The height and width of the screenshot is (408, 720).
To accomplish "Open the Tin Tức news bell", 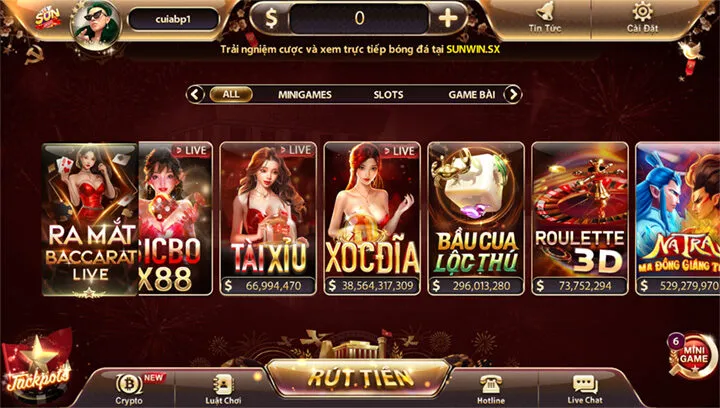I will [x=543, y=17].
